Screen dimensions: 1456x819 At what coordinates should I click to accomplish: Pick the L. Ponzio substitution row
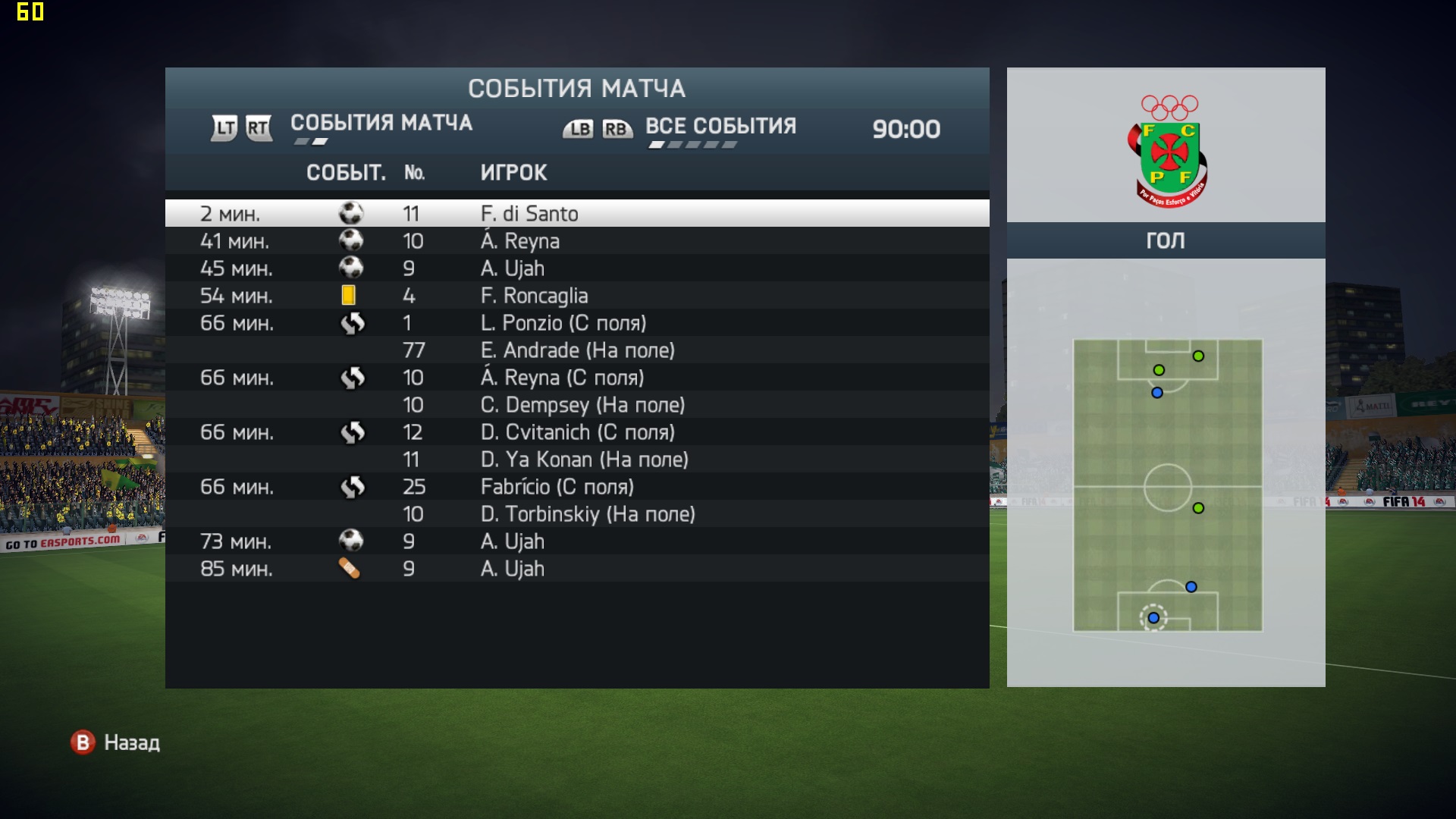(576, 323)
